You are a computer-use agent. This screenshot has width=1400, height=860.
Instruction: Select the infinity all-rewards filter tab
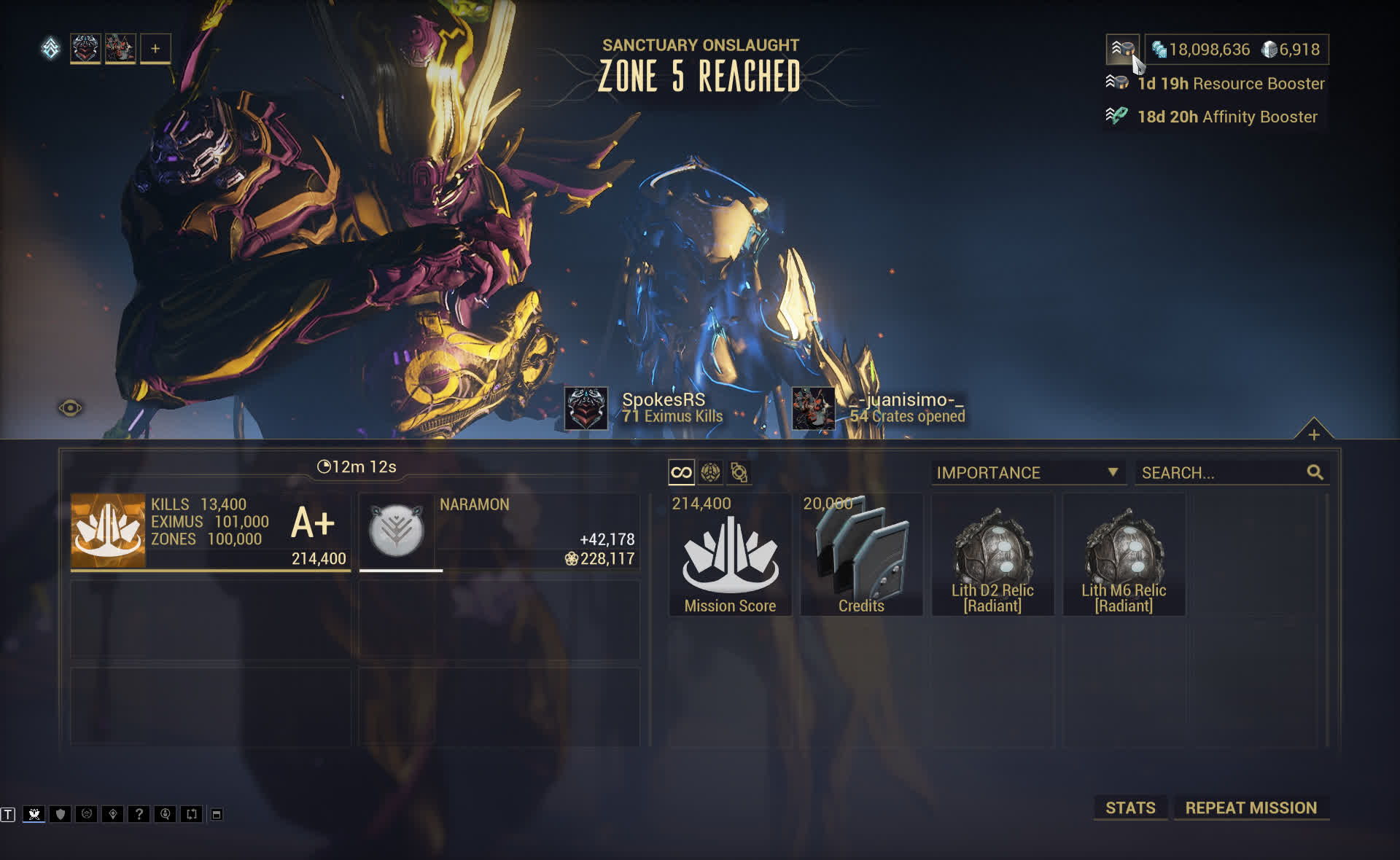click(681, 472)
